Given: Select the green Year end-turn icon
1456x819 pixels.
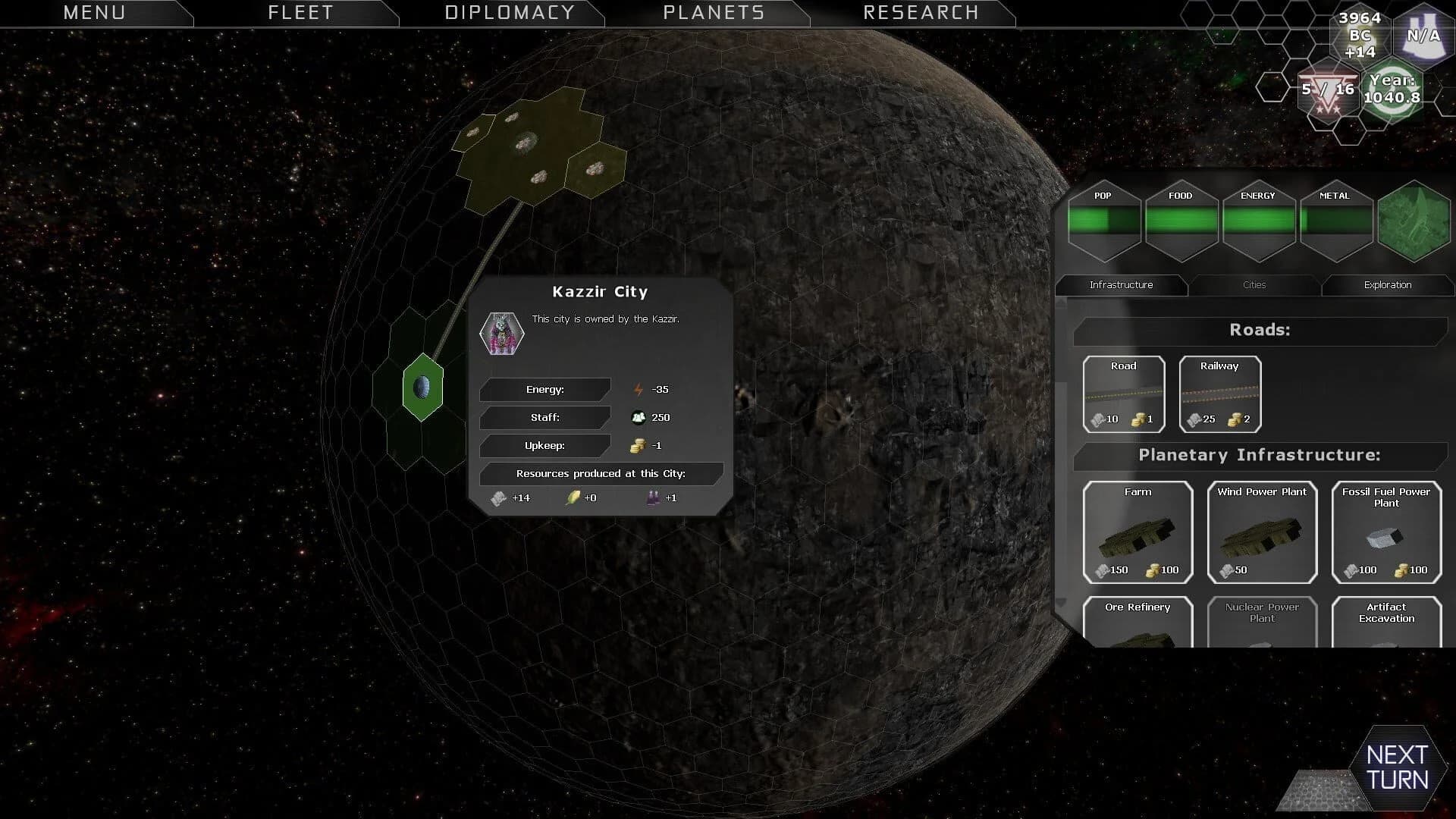Looking at the screenshot, I should (1392, 91).
